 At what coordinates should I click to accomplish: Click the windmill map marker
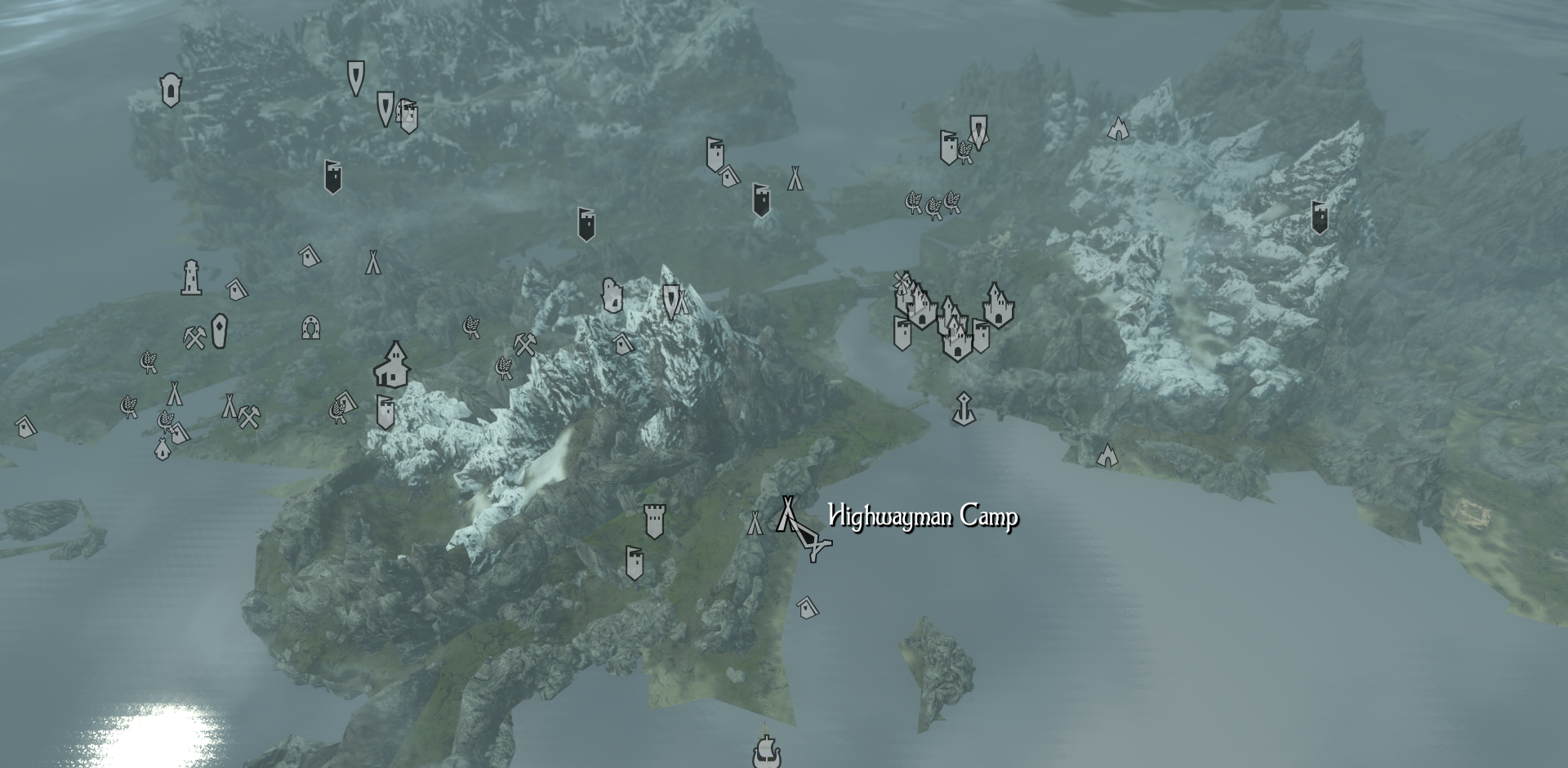pos(902,283)
